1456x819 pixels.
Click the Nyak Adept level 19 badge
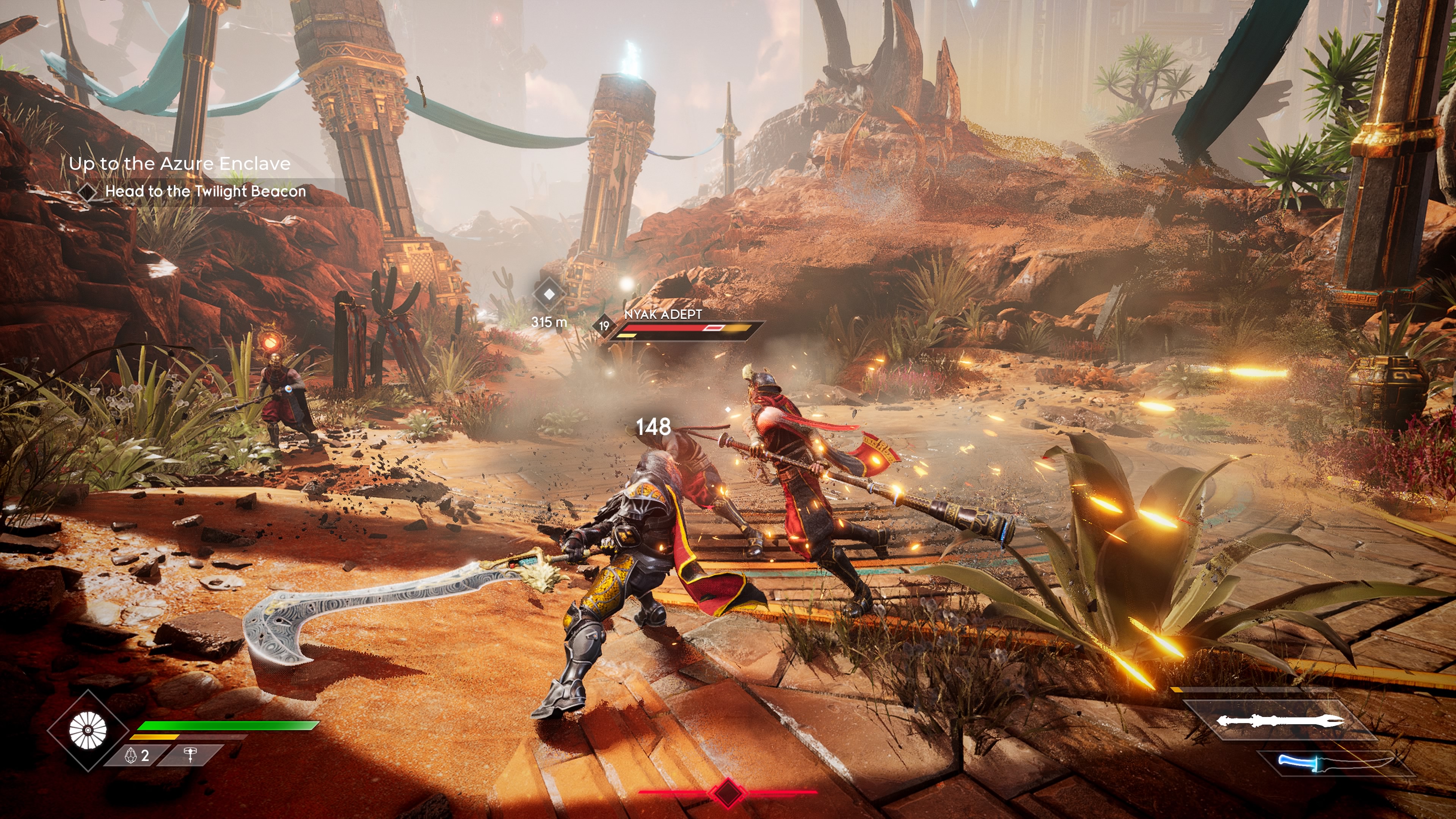[x=604, y=326]
